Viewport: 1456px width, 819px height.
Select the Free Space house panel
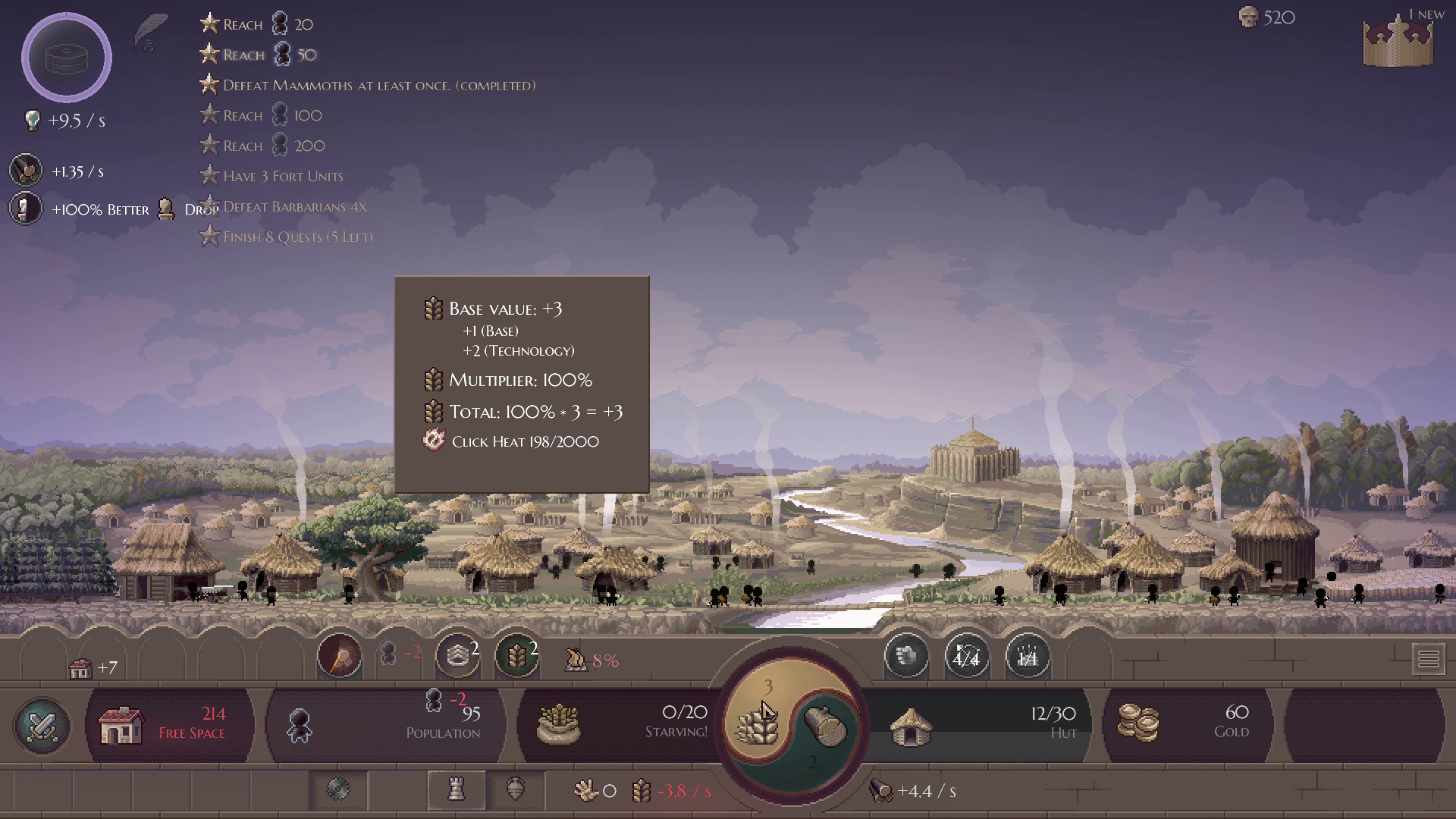(x=170, y=725)
